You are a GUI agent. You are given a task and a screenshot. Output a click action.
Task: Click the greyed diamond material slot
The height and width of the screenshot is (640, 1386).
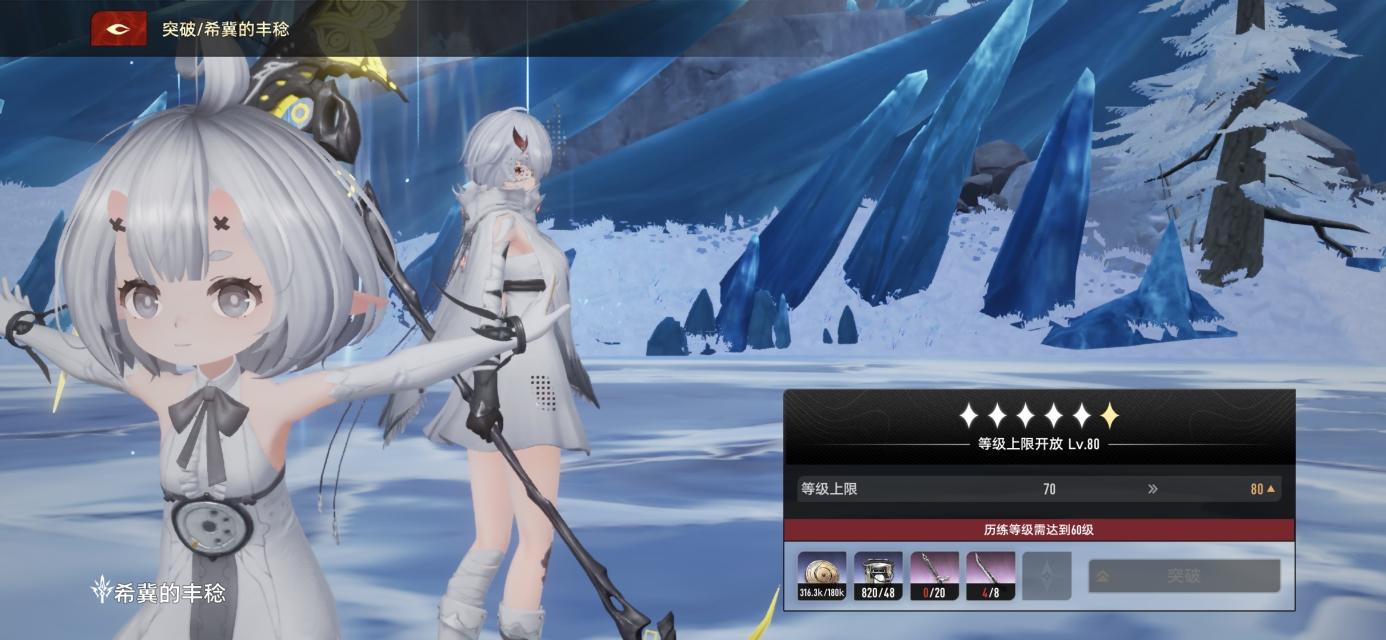[x=1047, y=576]
